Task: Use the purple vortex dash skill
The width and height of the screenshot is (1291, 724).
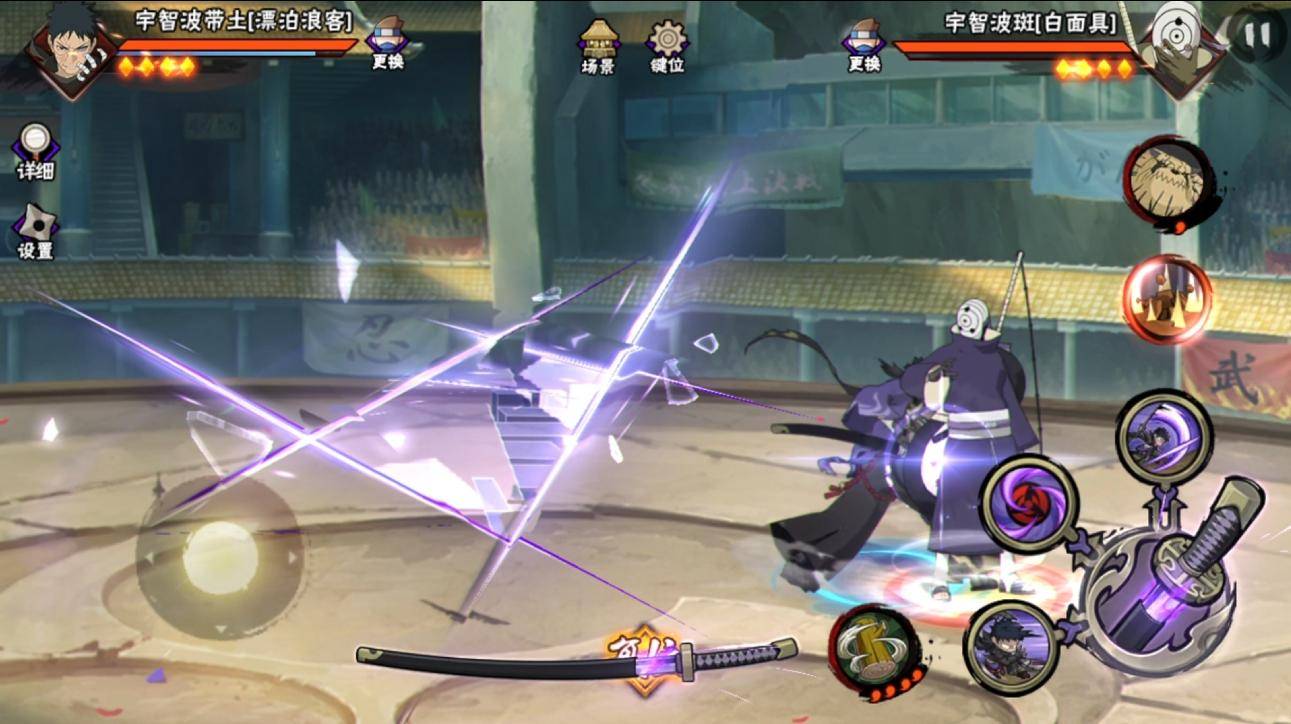Action: click(x=1163, y=438)
